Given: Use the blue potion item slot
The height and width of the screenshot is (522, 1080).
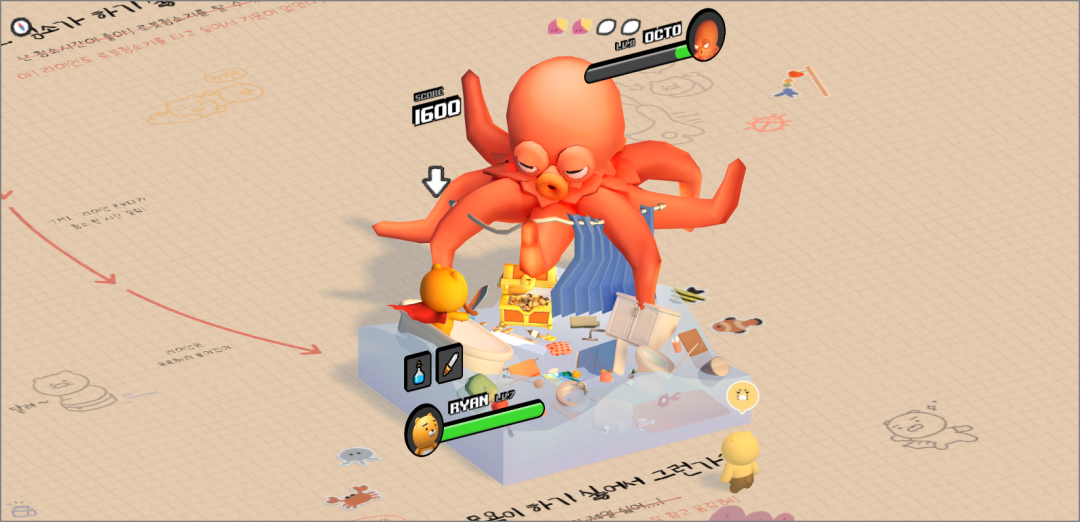Looking at the screenshot, I should pyautogui.click(x=418, y=370).
